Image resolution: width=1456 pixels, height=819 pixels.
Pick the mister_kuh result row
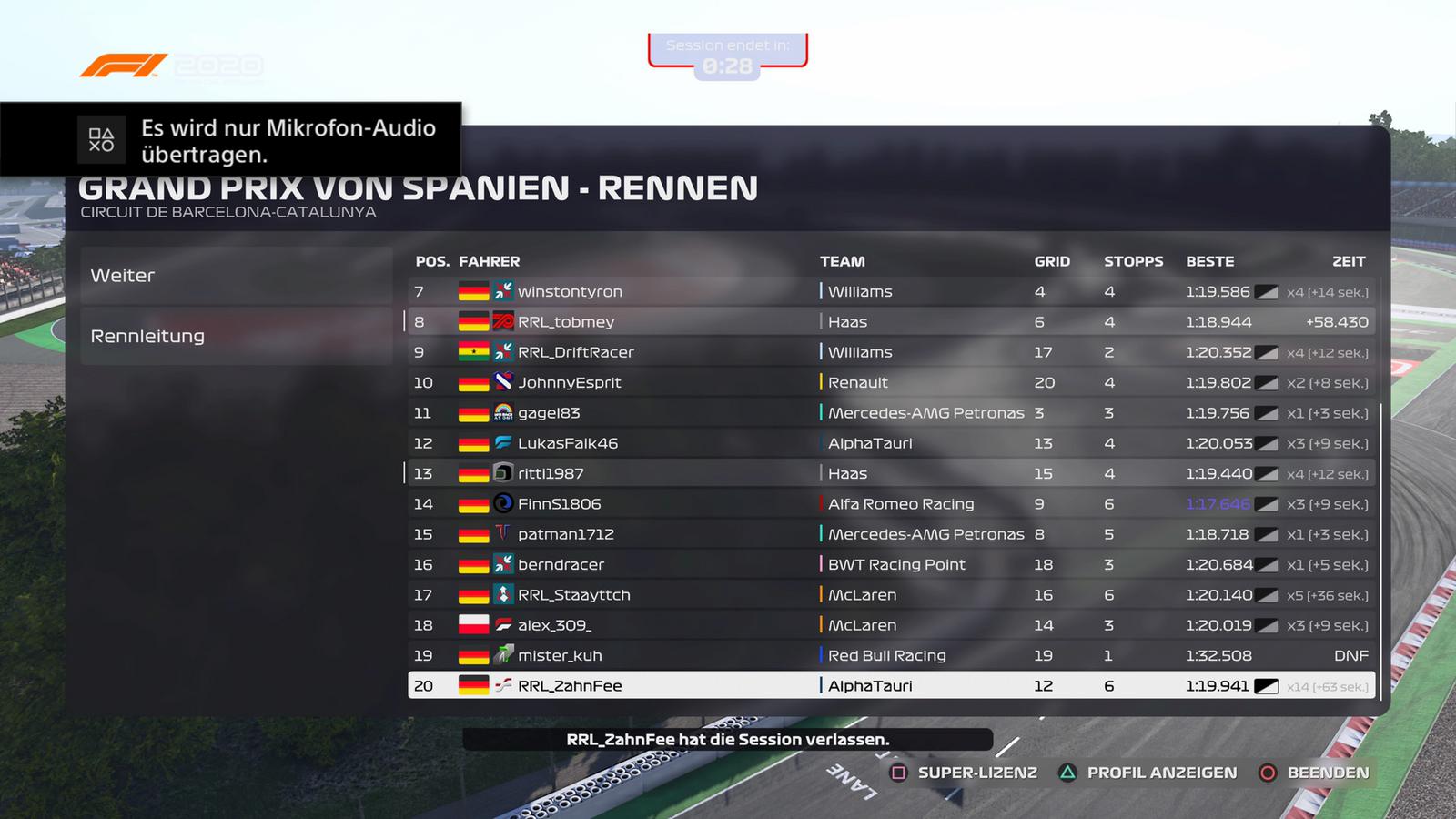pos(888,656)
